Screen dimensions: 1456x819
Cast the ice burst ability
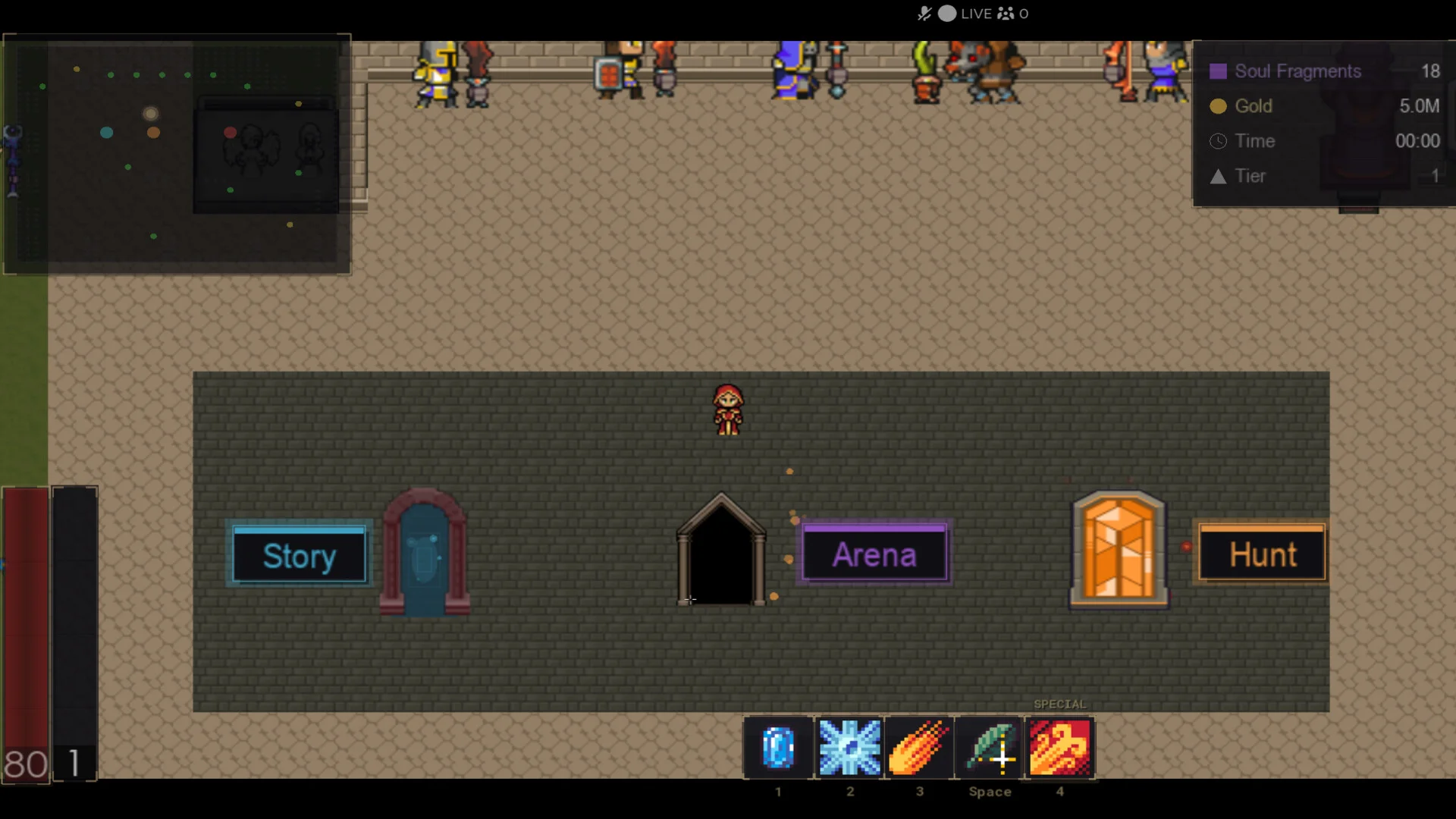tap(849, 748)
